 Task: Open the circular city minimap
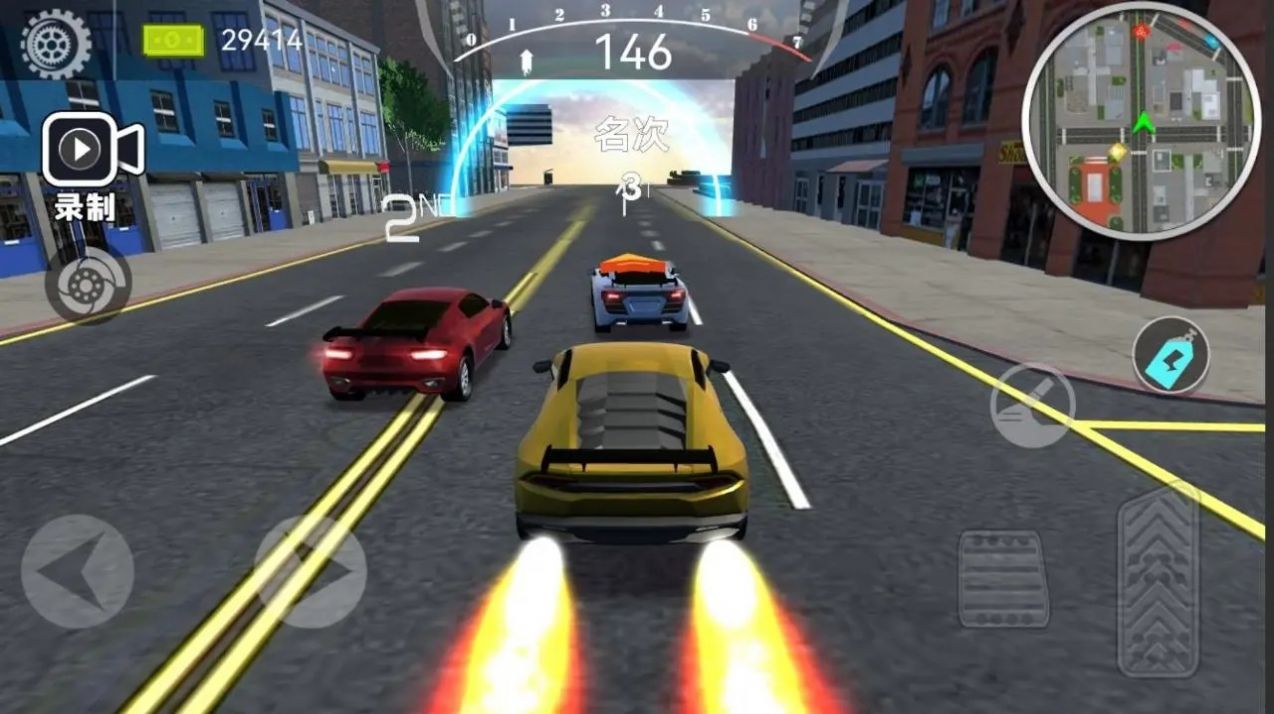point(1141,122)
